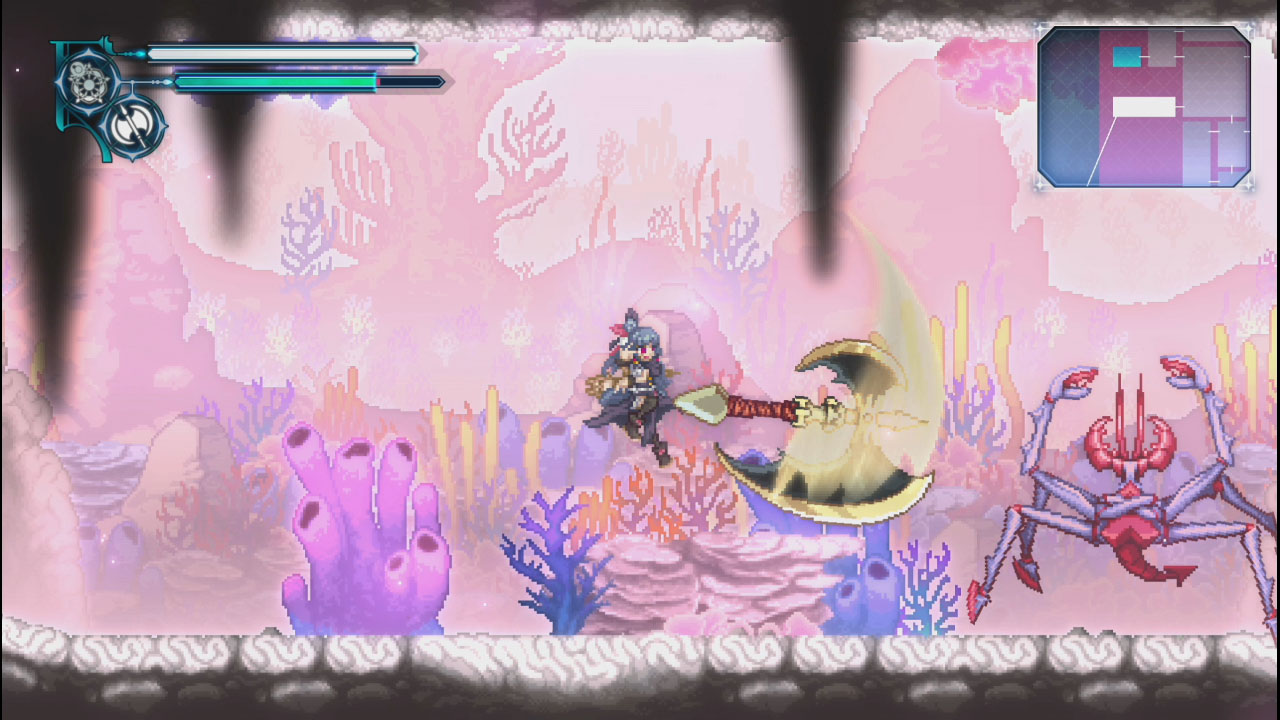
Task: Select the white highlighted room on minimap
Action: 1144,106
